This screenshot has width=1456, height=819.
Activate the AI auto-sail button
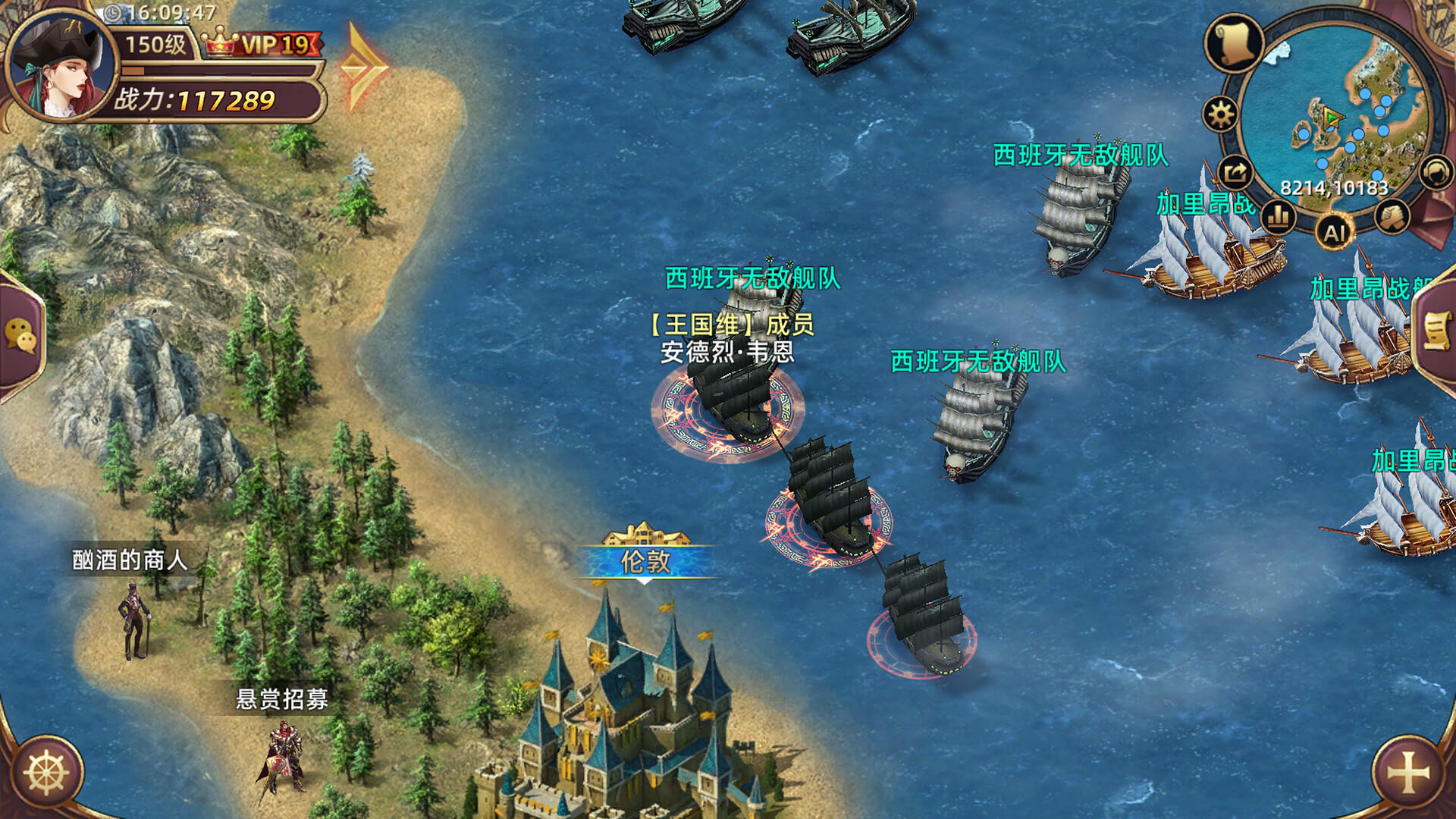(x=1335, y=231)
